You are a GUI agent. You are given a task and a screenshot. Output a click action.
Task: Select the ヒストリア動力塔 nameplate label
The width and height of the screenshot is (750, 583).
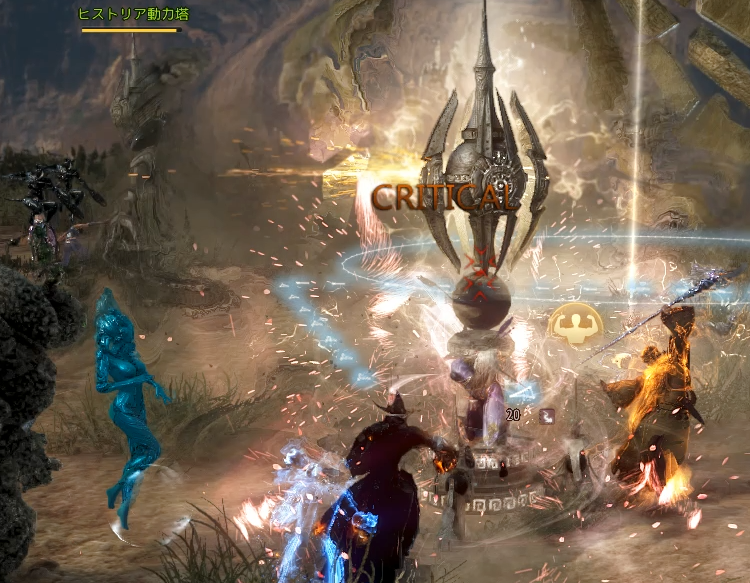click(x=134, y=14)
